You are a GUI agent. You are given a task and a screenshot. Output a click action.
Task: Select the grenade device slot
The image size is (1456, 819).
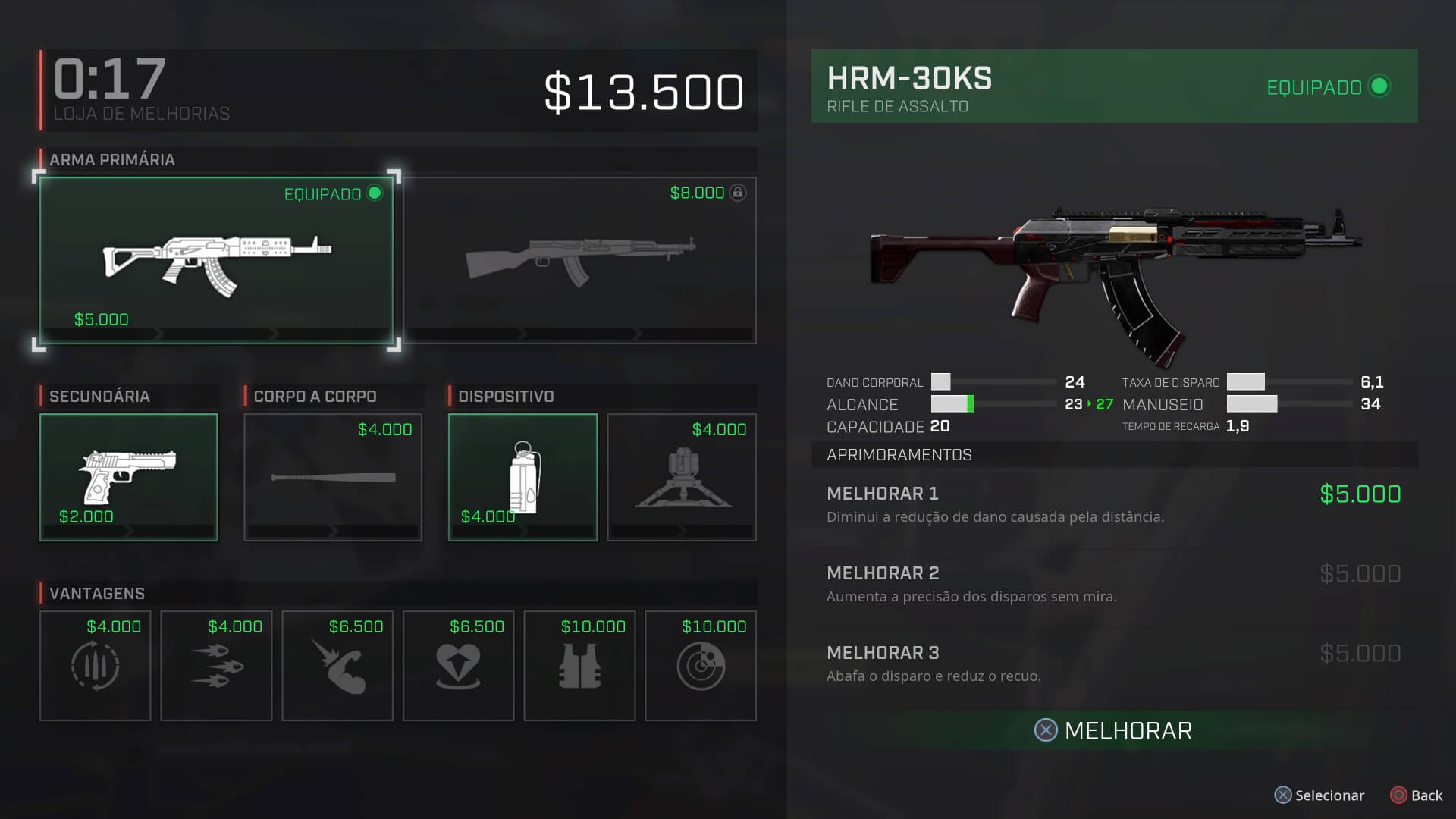click(522, 477)
